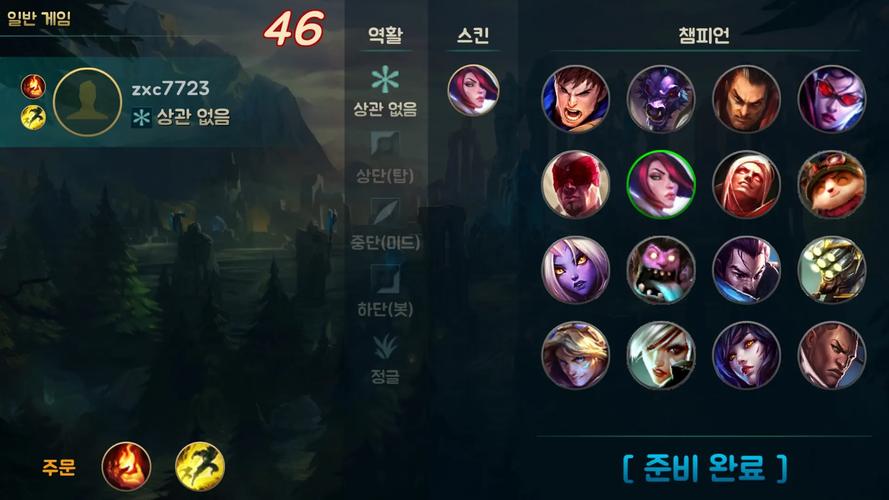Select Garen from the champion grid
889x500 pixels.
(575, 98)
